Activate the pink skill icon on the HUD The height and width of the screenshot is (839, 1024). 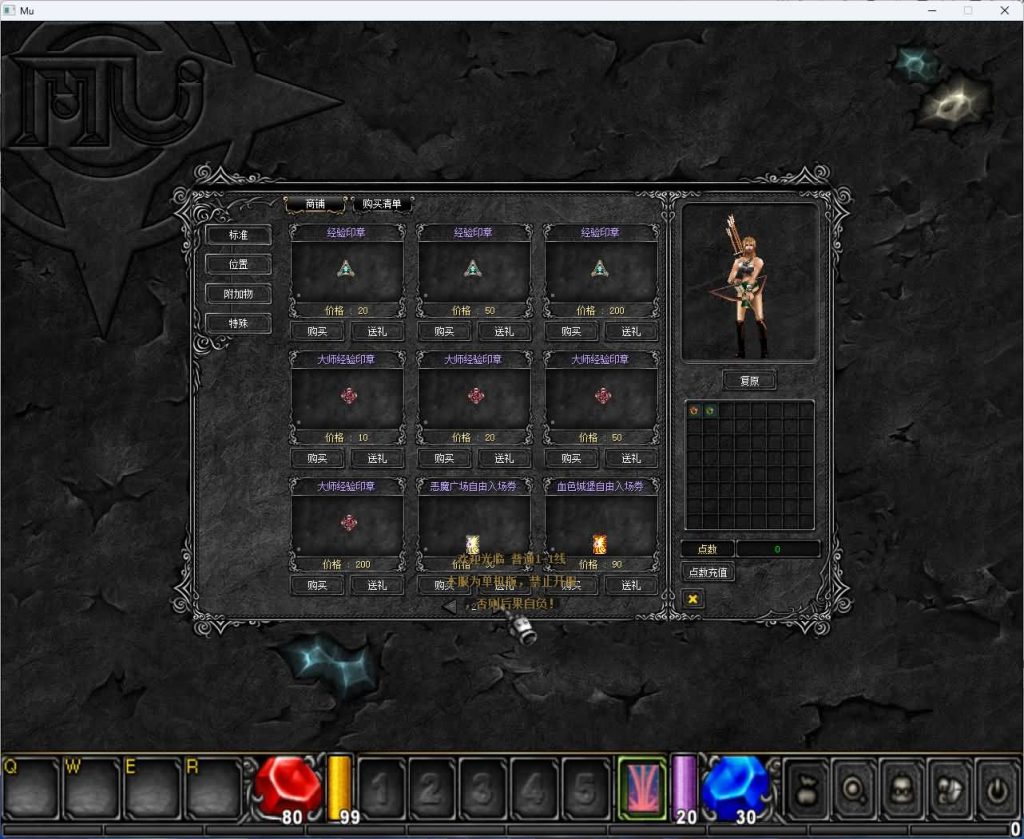(642, 788)
